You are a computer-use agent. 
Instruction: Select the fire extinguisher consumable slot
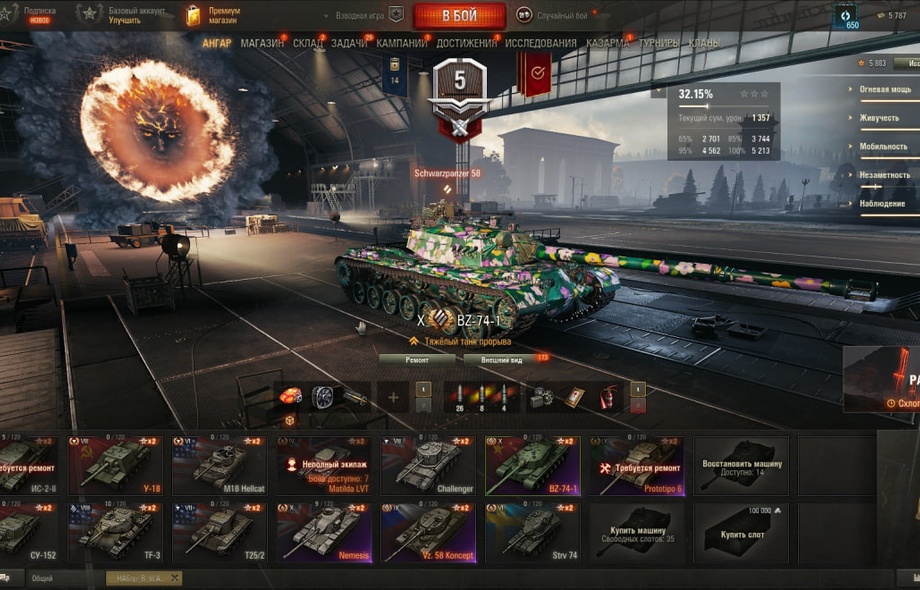pos(605,397)
